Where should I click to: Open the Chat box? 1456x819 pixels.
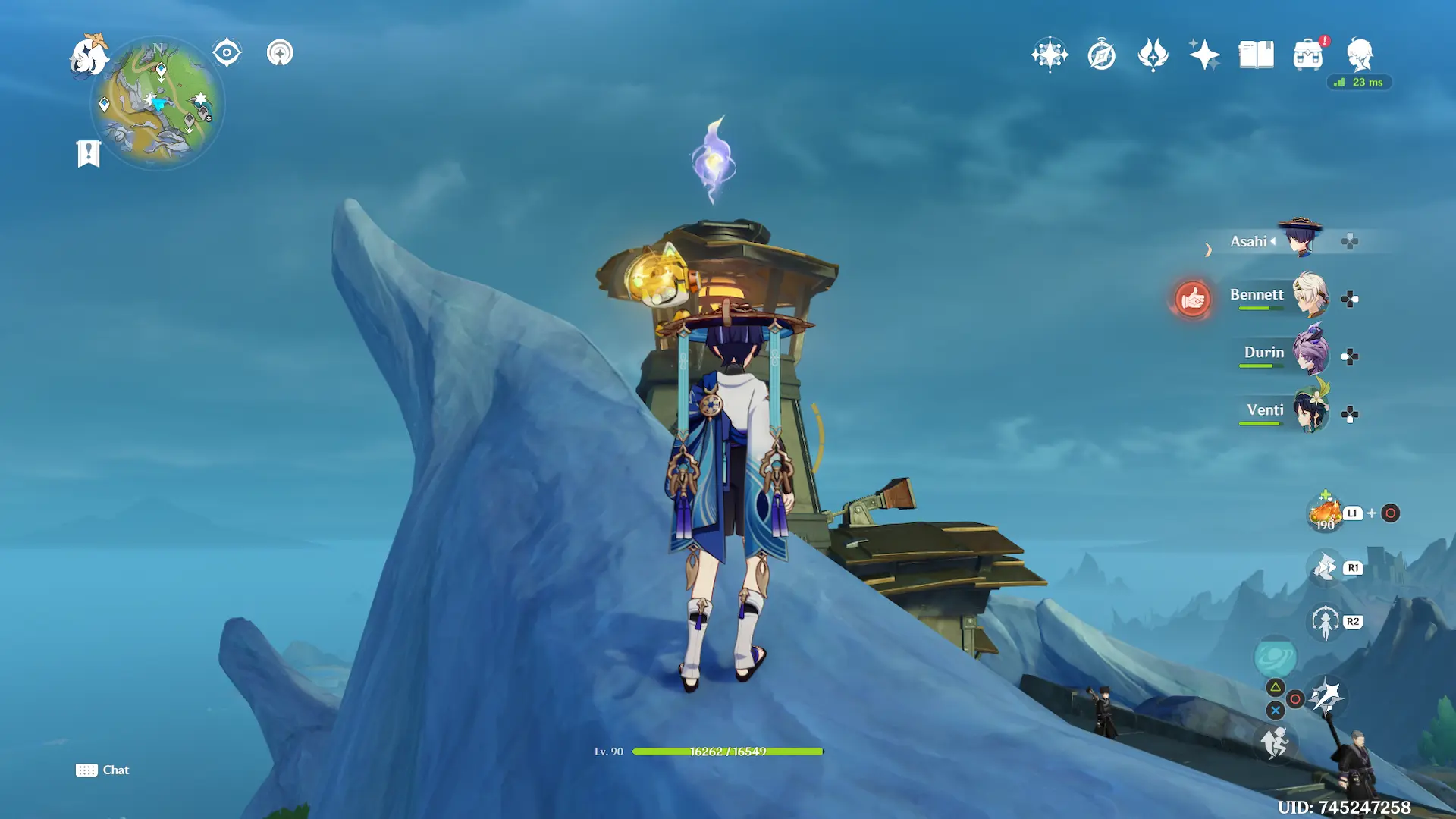point(102,770)
